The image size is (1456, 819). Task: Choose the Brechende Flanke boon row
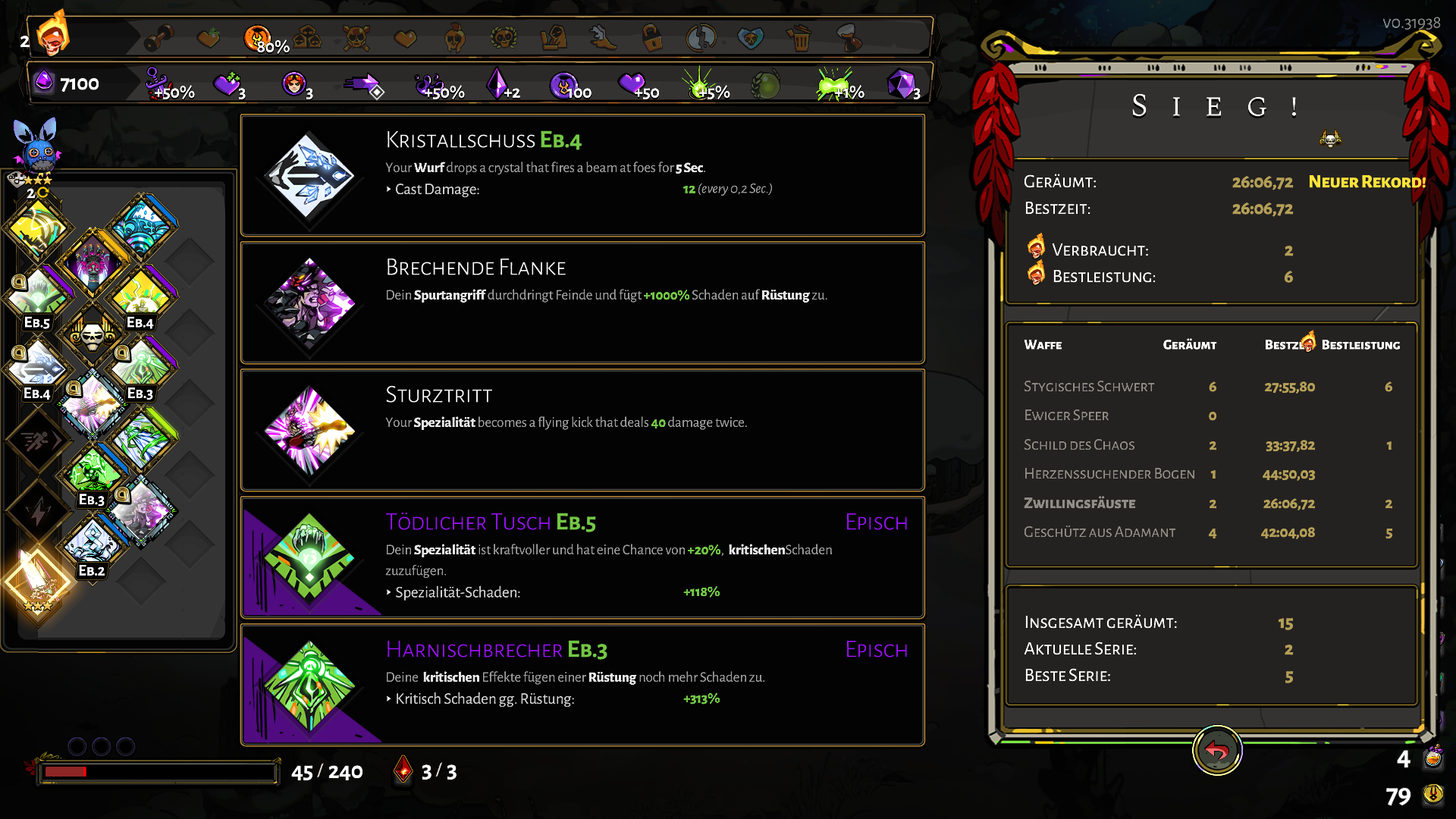click(582, 303)
